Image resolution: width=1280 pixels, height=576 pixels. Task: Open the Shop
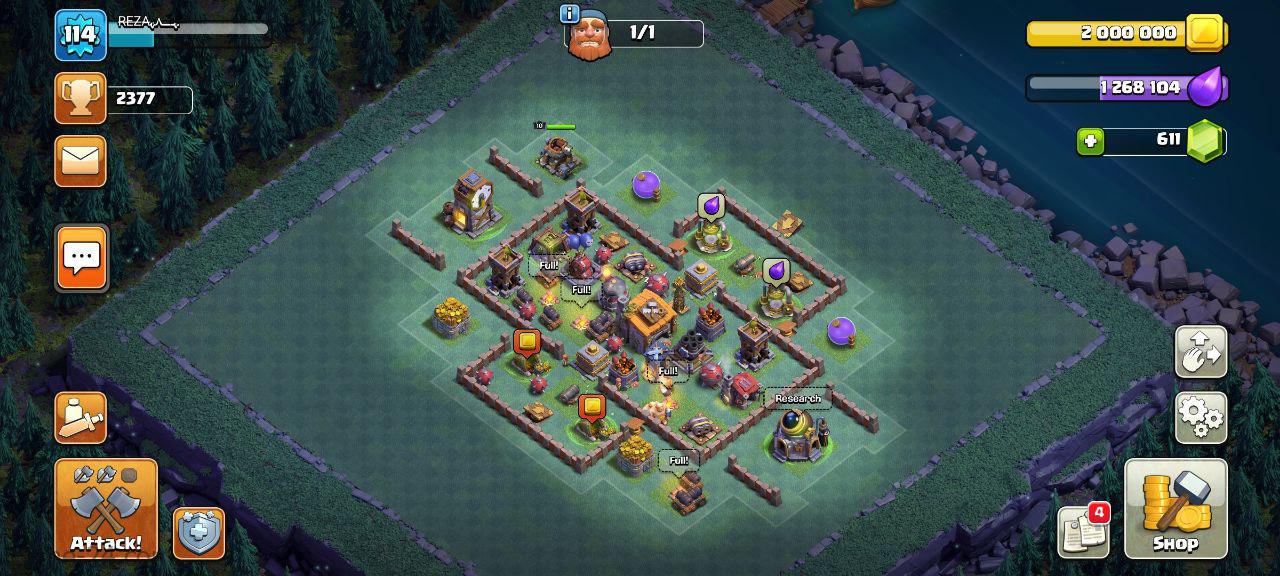(x=1175, y=508)
